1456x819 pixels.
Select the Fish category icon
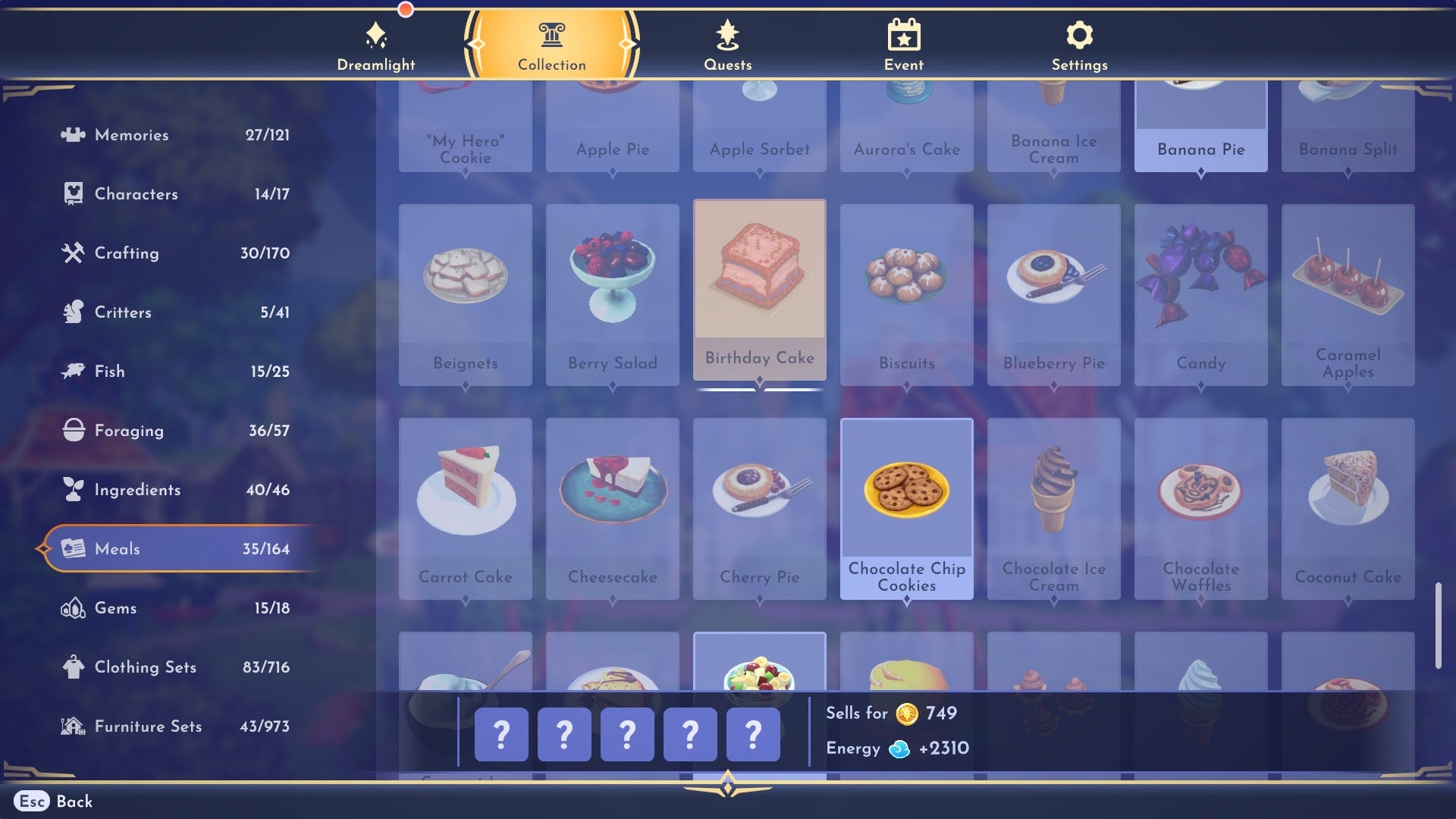coord(72,371)
